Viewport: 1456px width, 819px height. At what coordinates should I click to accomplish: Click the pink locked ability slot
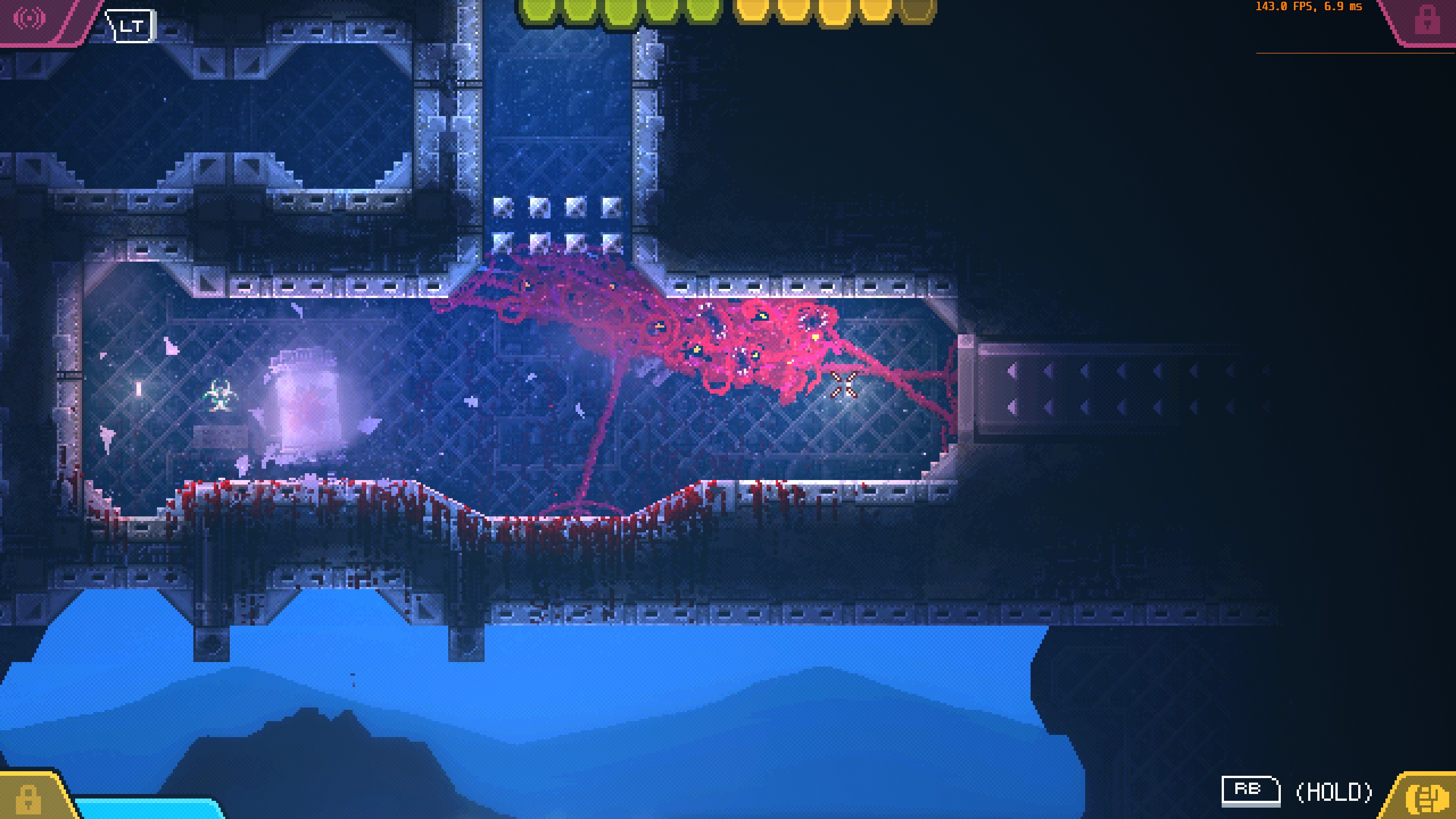(x=1426, y=20)
